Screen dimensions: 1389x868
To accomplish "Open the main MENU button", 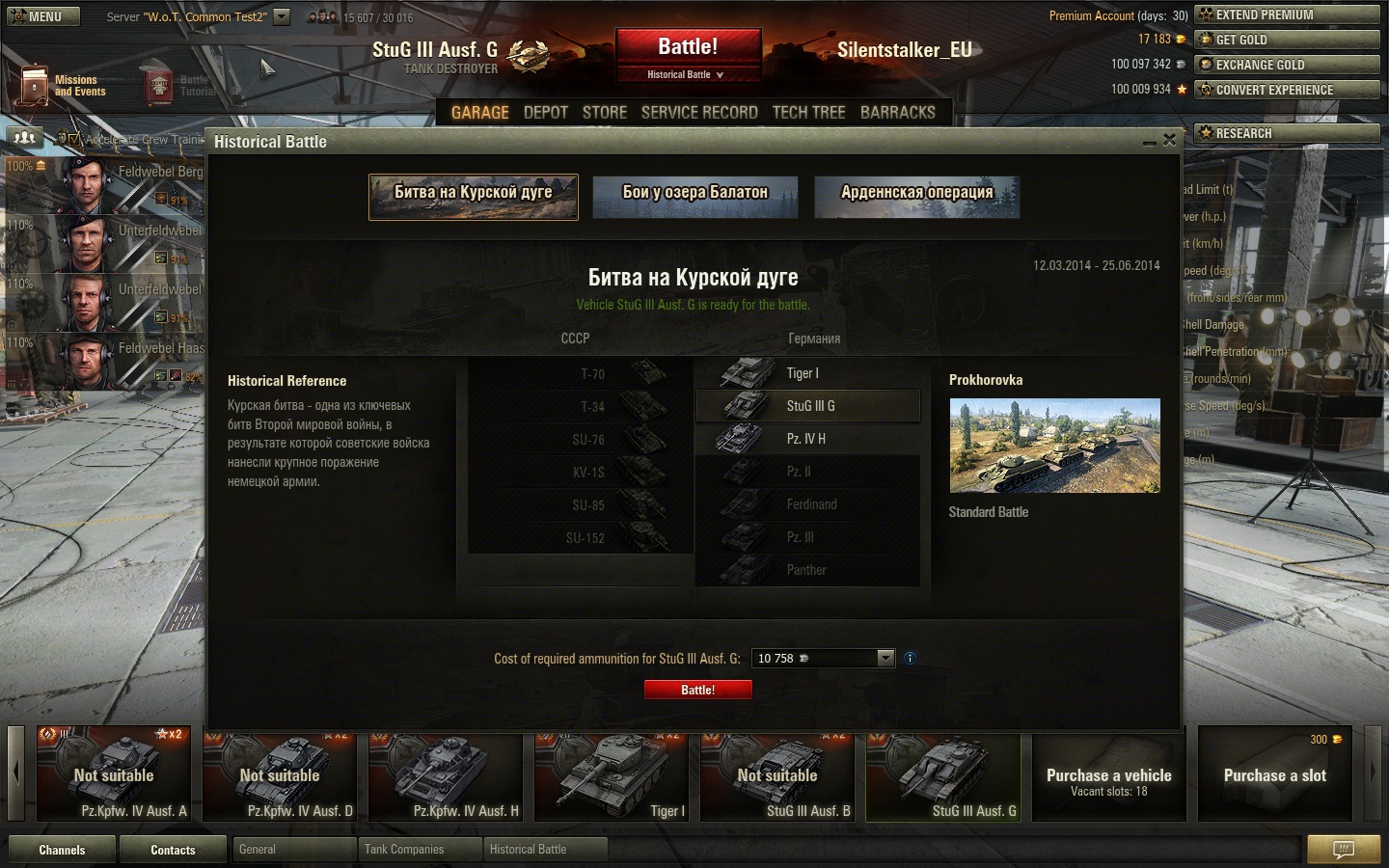I will click(x=39, y=16).
